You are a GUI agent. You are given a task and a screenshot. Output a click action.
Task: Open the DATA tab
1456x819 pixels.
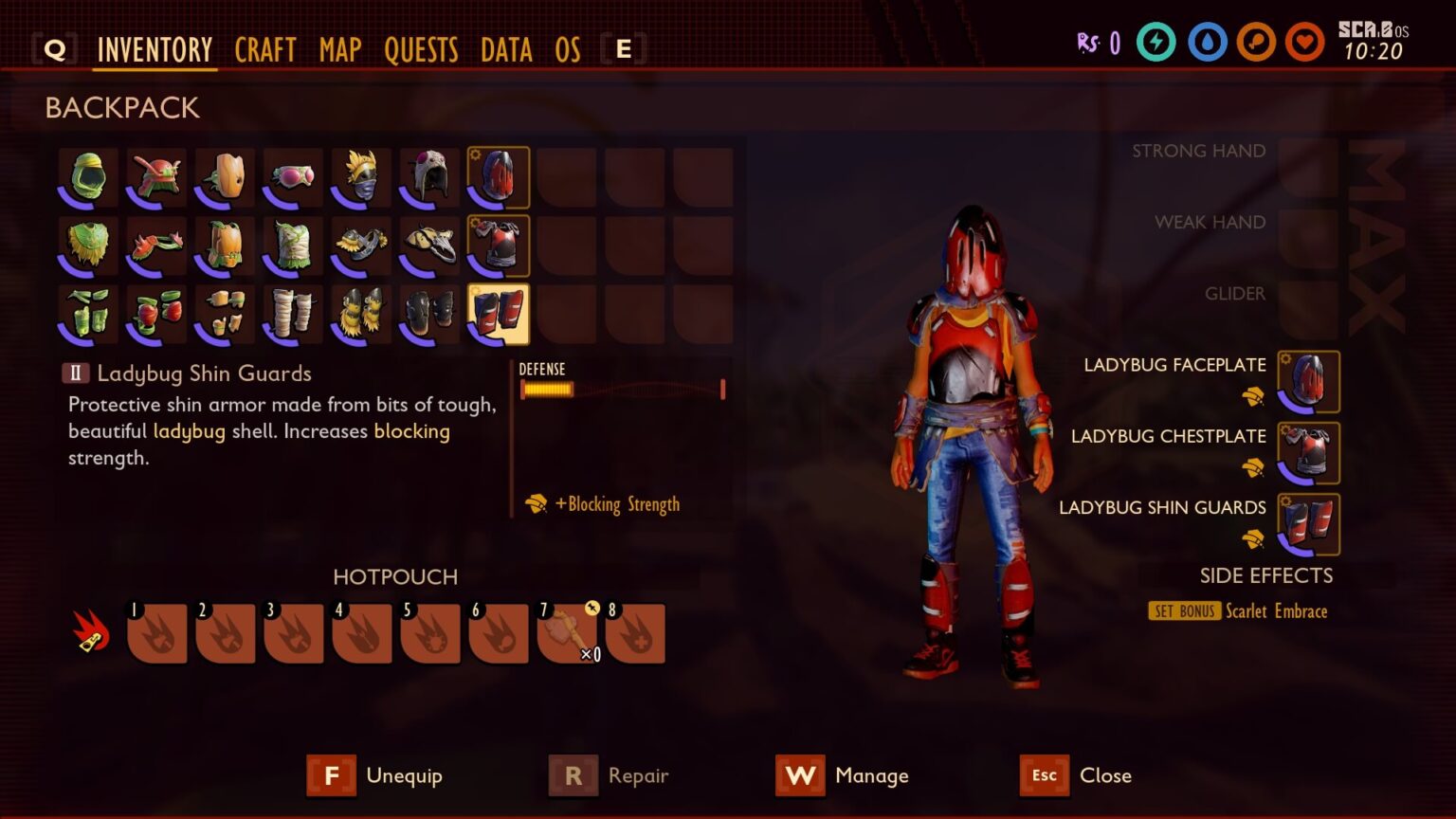505,50
